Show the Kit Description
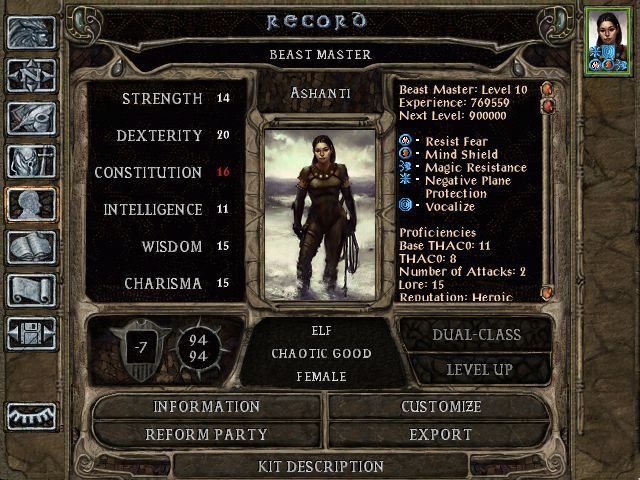This screenshot has width=640, height=480. [x=320, y=466]
